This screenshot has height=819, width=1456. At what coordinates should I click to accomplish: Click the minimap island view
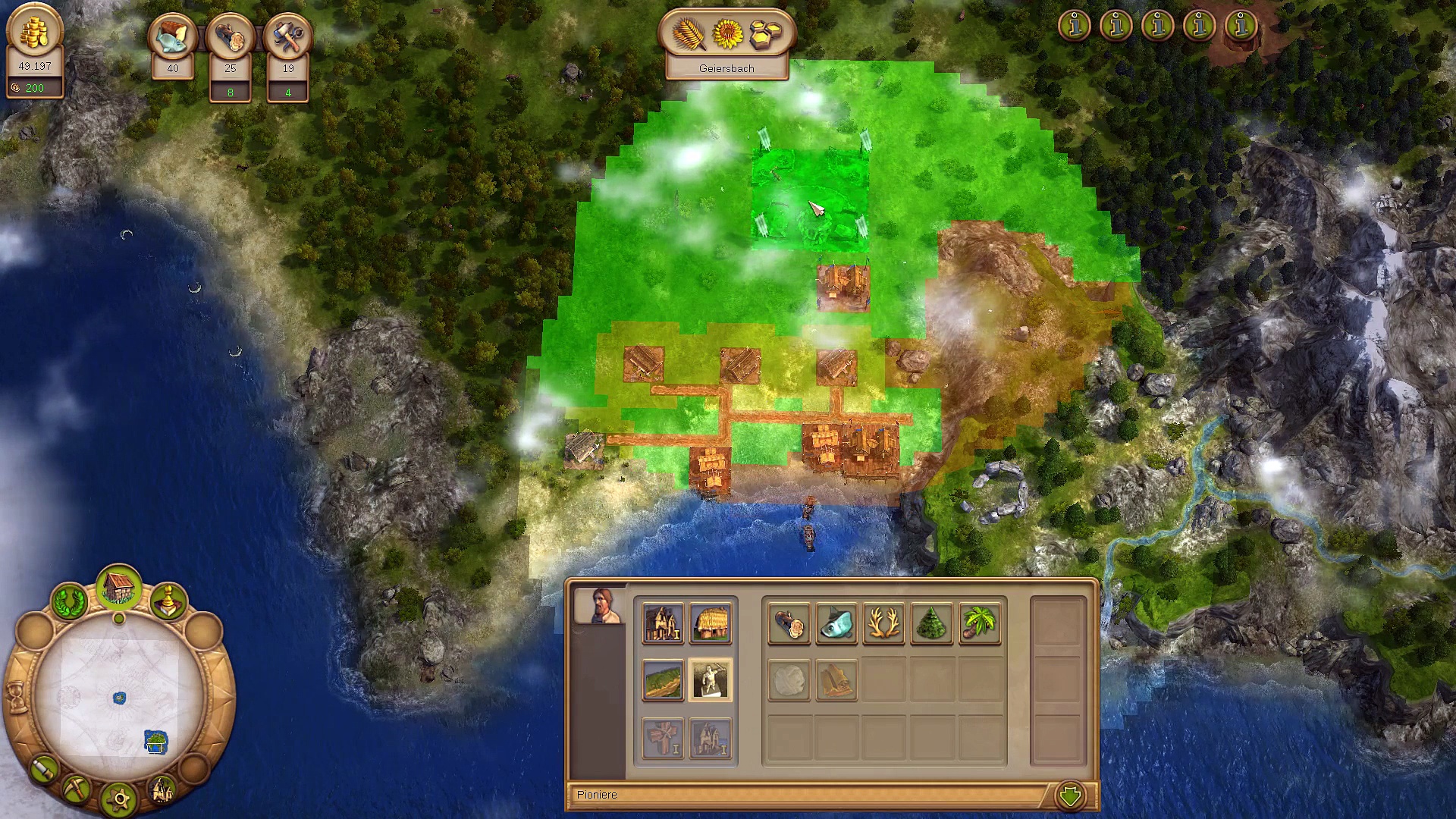pos(120,696)
